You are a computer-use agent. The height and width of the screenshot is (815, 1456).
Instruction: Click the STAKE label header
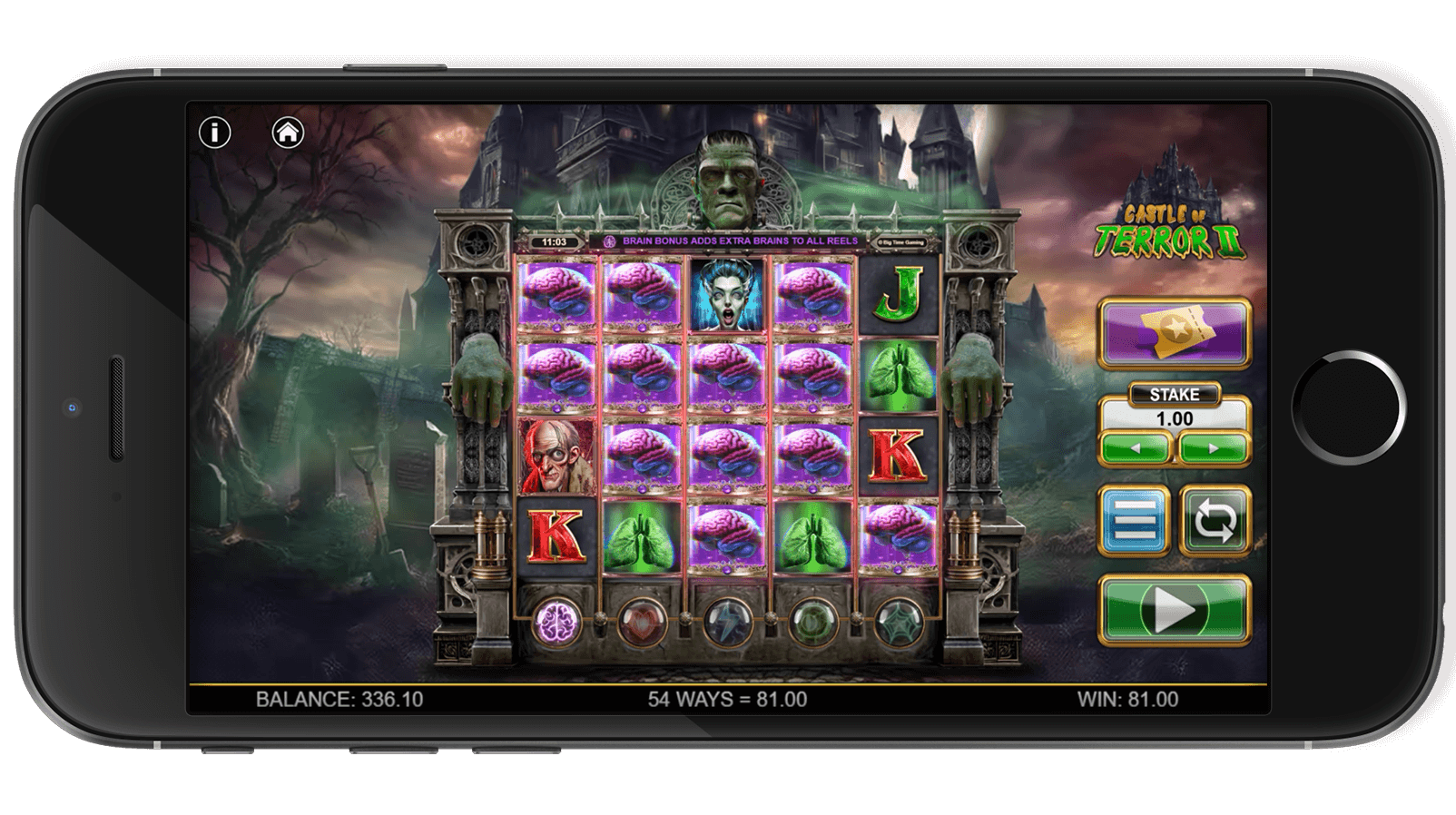point(1174,393)
